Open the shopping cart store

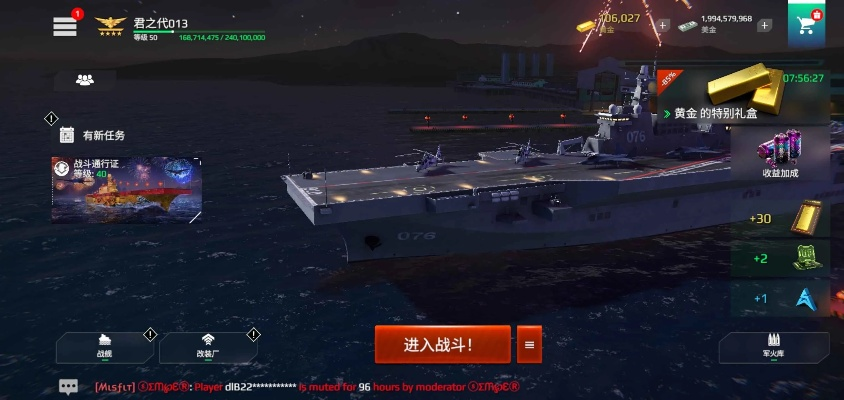[x=806, y=24]
